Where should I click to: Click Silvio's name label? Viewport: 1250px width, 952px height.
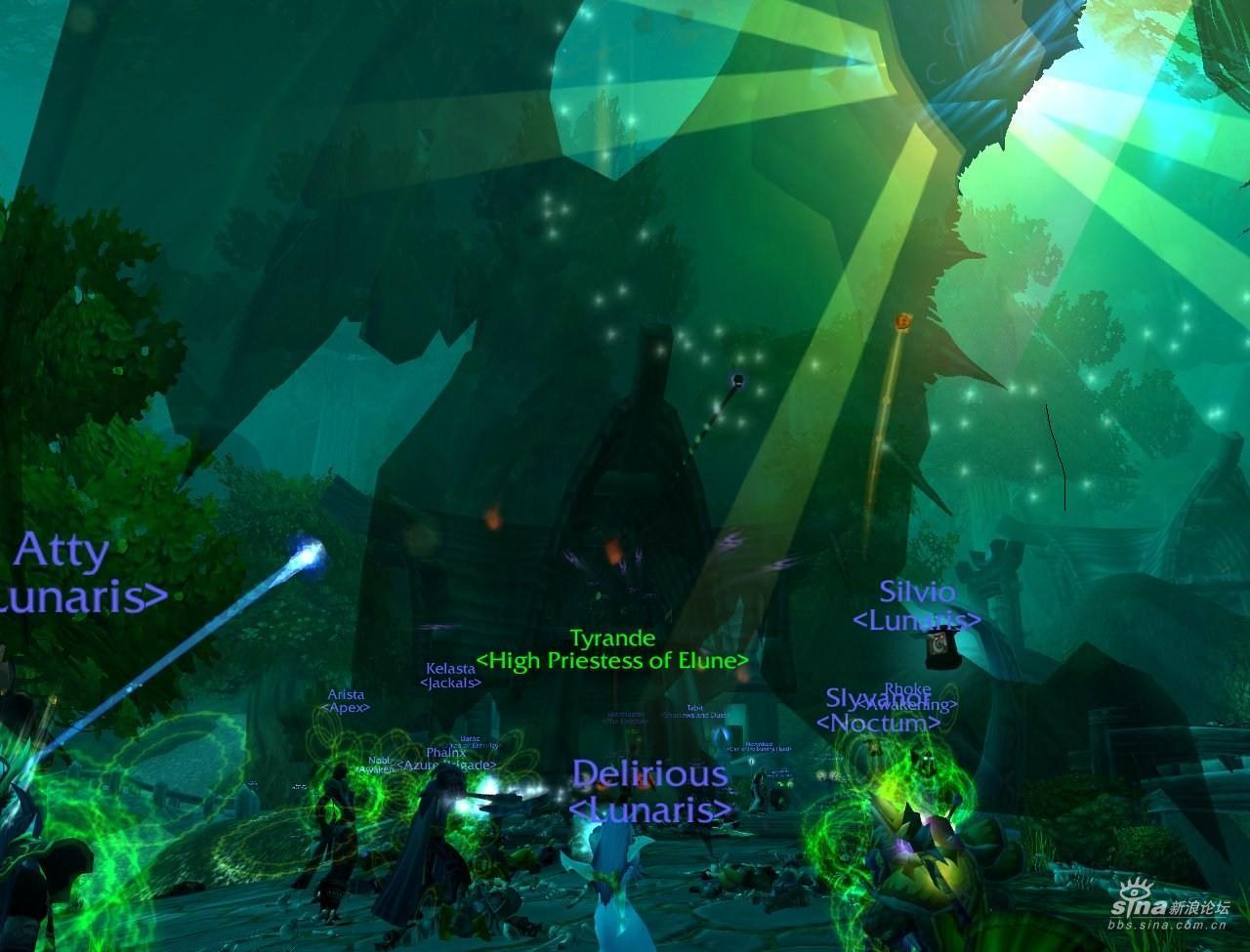pos(917,592)
